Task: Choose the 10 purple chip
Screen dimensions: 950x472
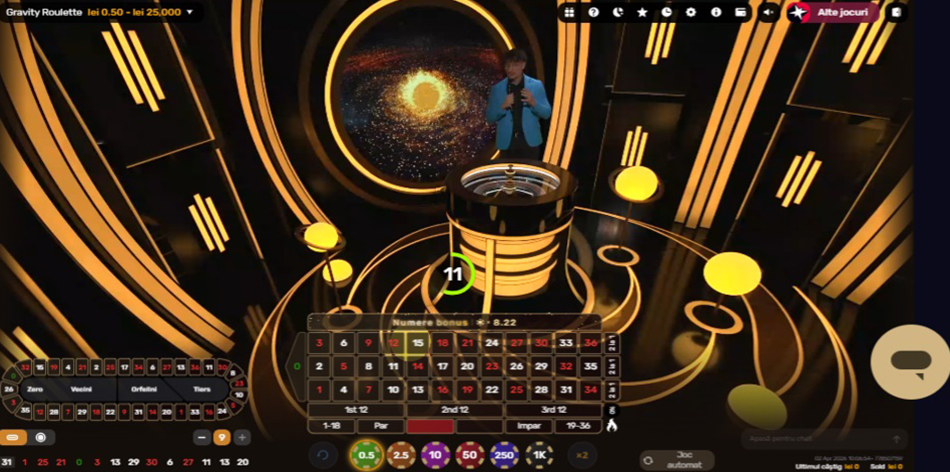Action: pyautogui.click(x=435, y=456)
